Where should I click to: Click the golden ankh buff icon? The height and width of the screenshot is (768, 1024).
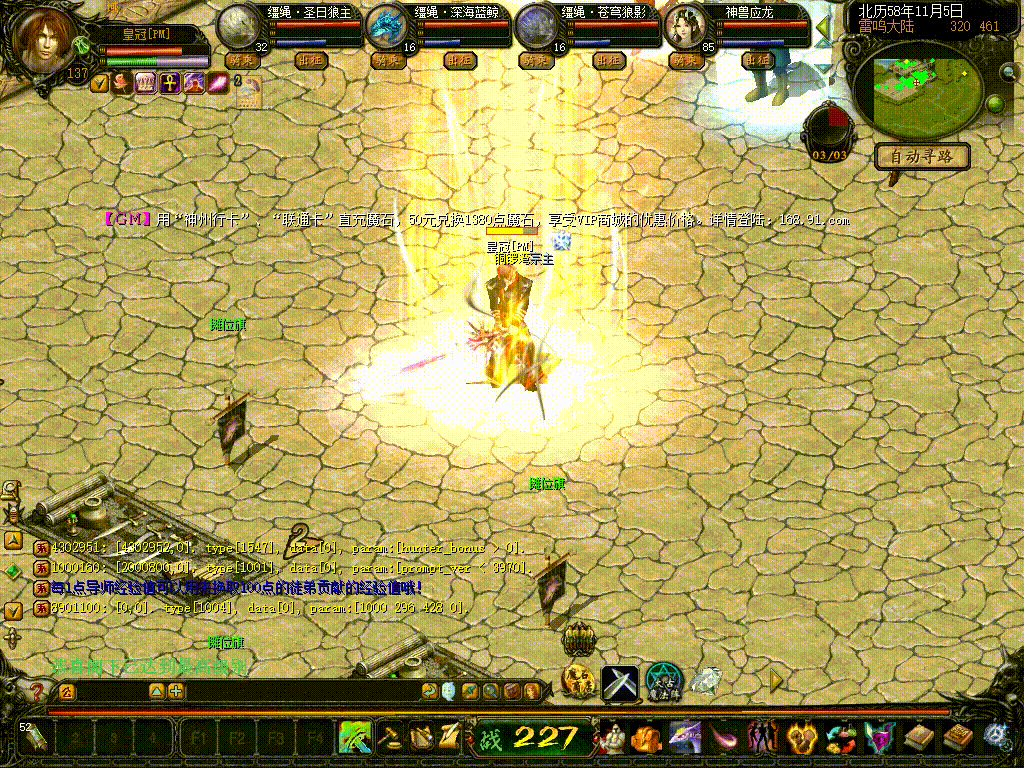[168, 82]
